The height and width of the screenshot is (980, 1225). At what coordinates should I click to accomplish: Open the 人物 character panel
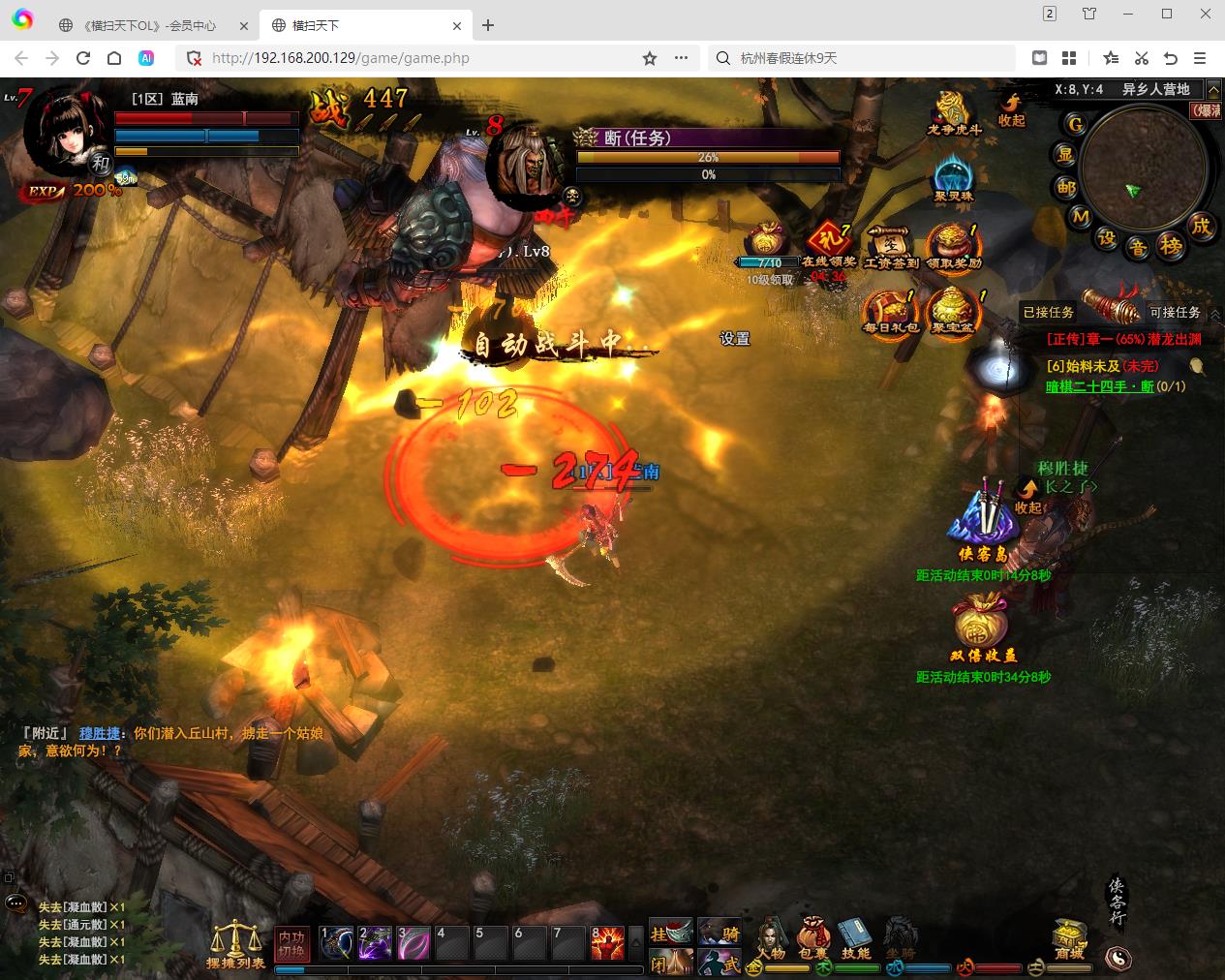[771, 937]
